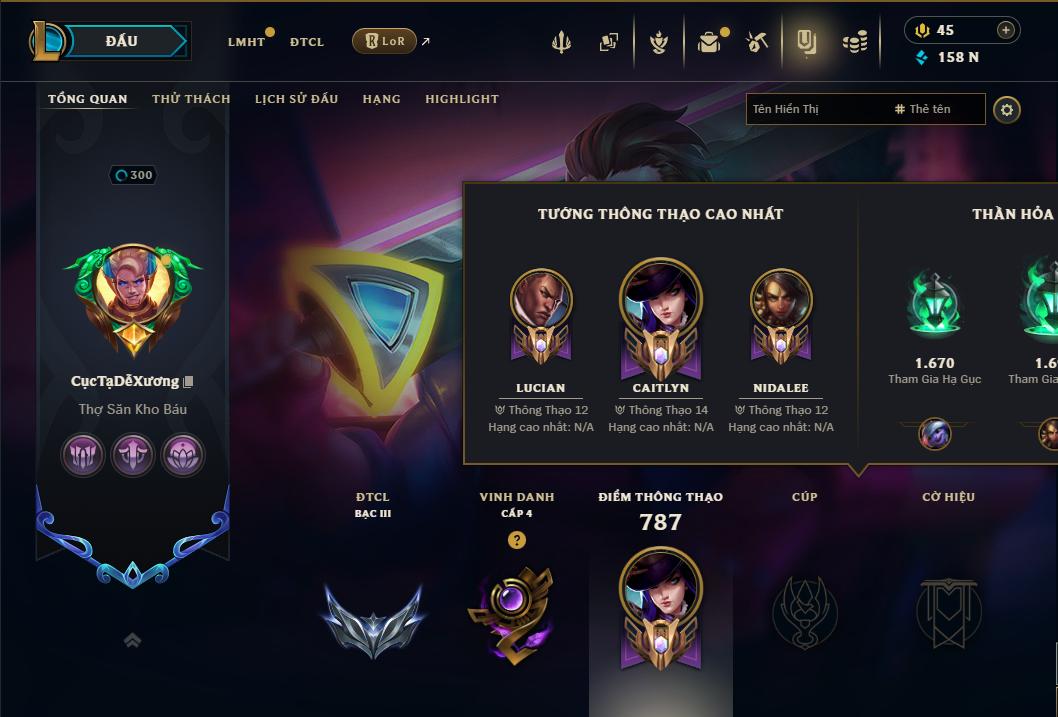1058x717 pixels.
Task: Open the store coins icon
Action: 854,42
